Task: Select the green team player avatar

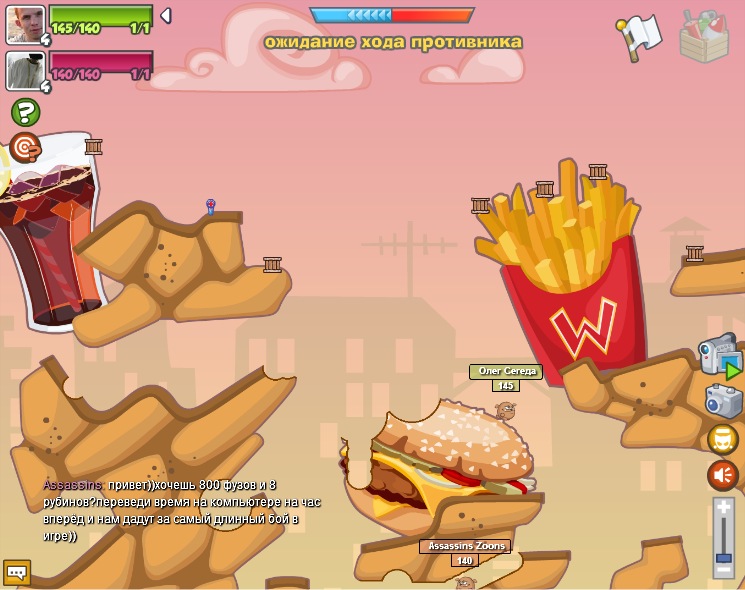Action: pyautogui.click(x=24, y=24)
